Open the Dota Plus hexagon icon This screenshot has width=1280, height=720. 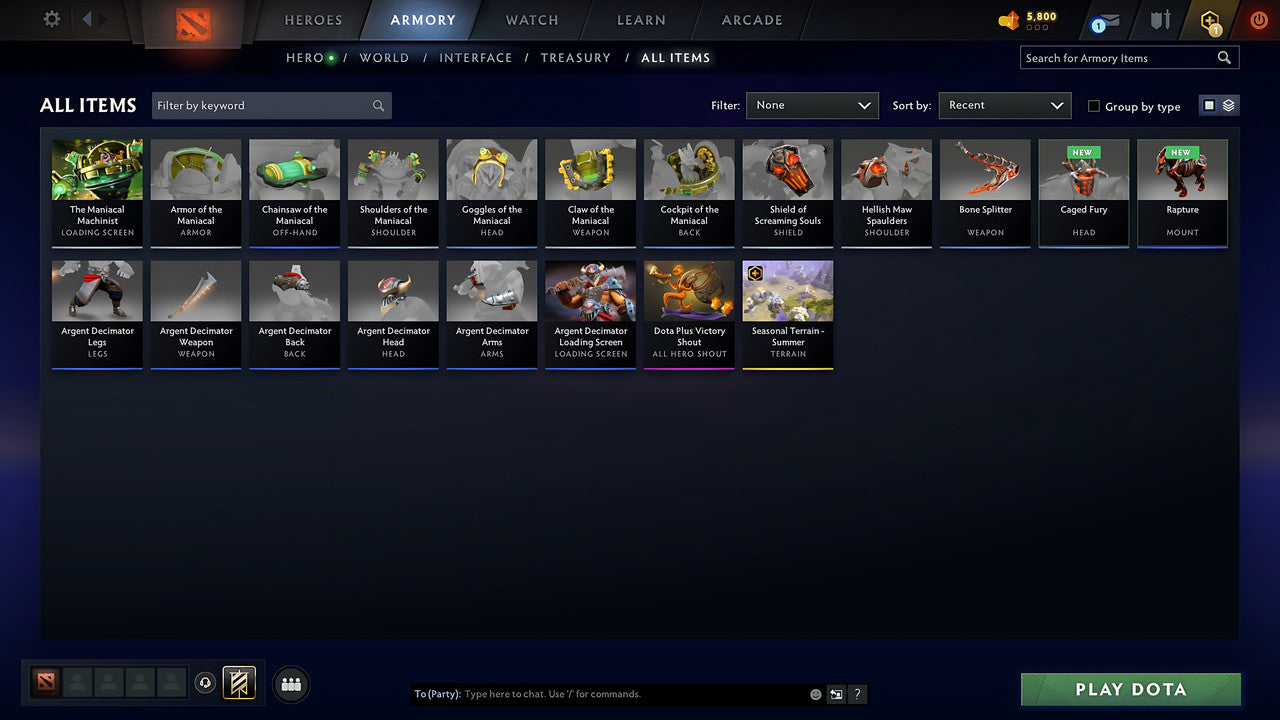point(1210,20)
